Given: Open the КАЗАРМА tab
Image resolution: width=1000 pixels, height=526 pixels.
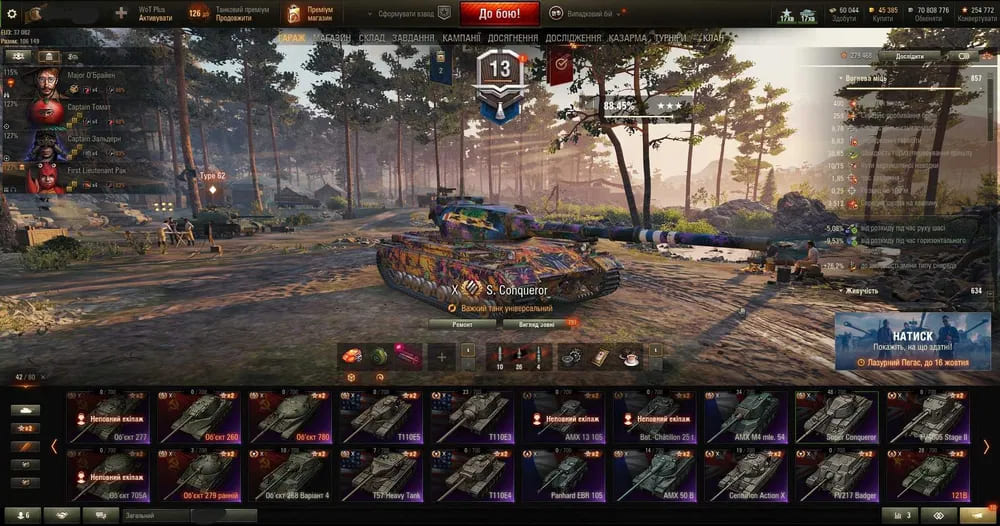Looking at the screenshot, I should click(x=627, y=38).
